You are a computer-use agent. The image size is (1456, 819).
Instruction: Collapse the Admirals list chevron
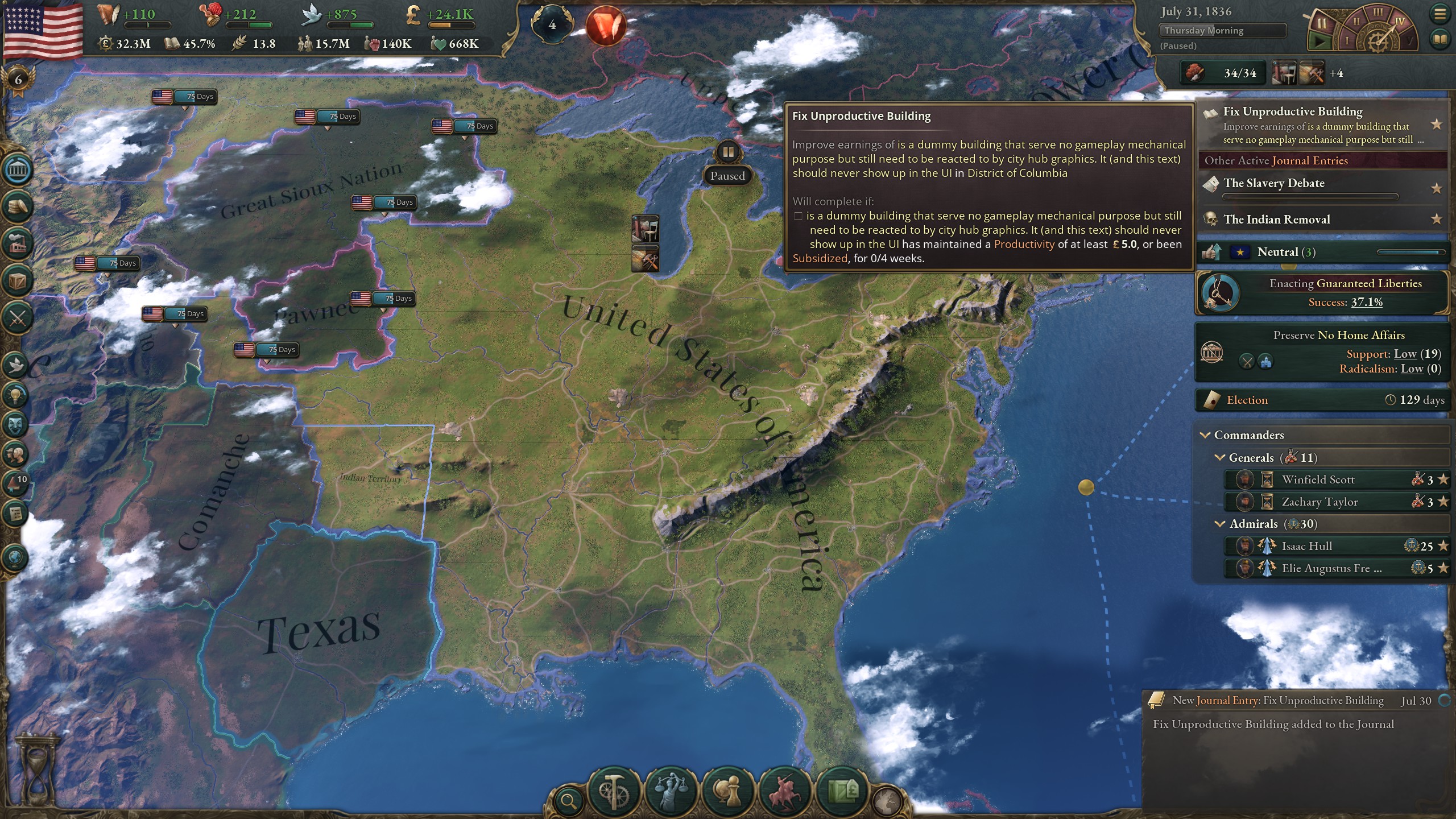pyautogui.click(x=1219, y=523)
